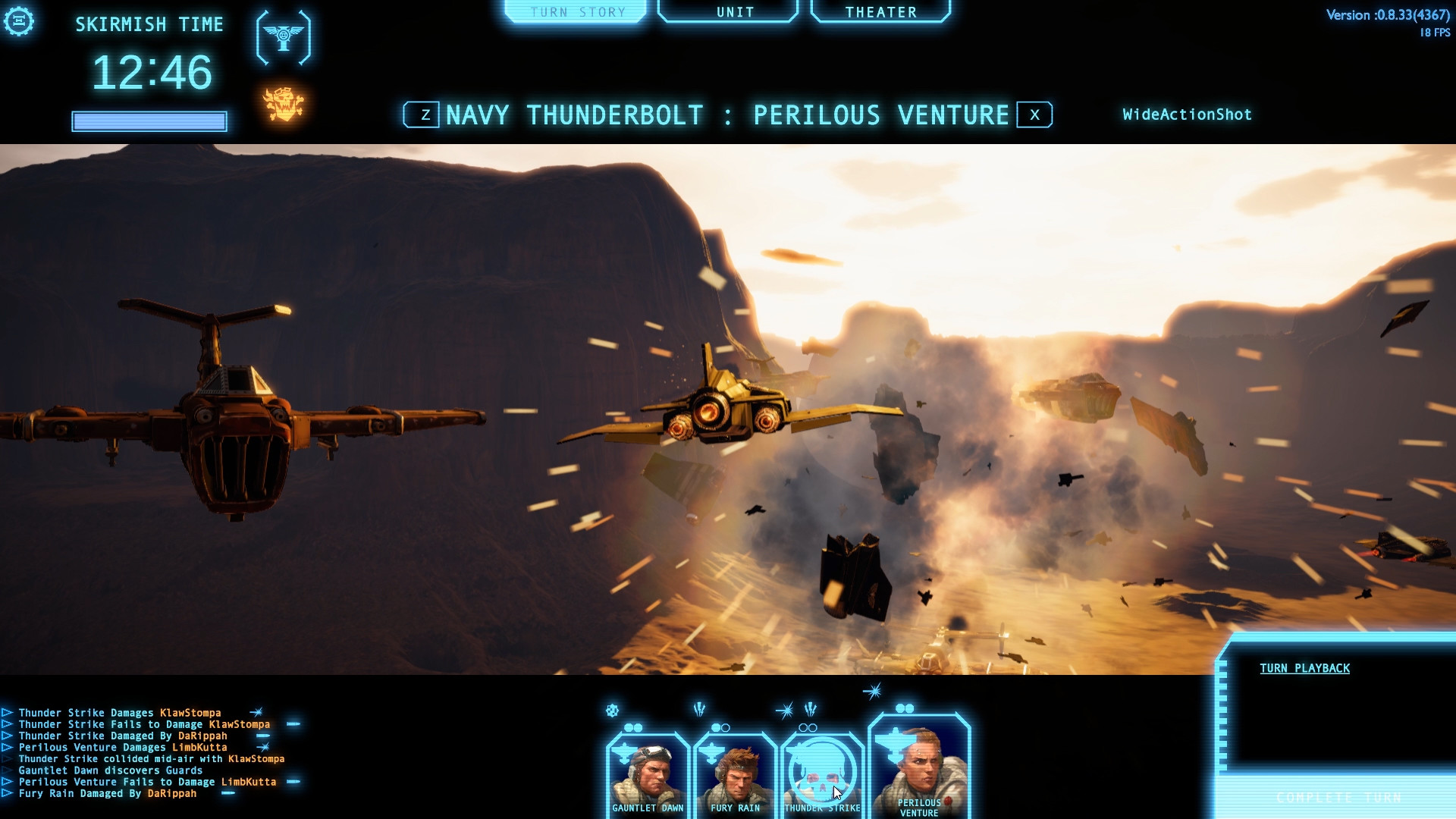Toggle the X camera view on the action banner
1456x819 pixels.
pos(1034,115)
